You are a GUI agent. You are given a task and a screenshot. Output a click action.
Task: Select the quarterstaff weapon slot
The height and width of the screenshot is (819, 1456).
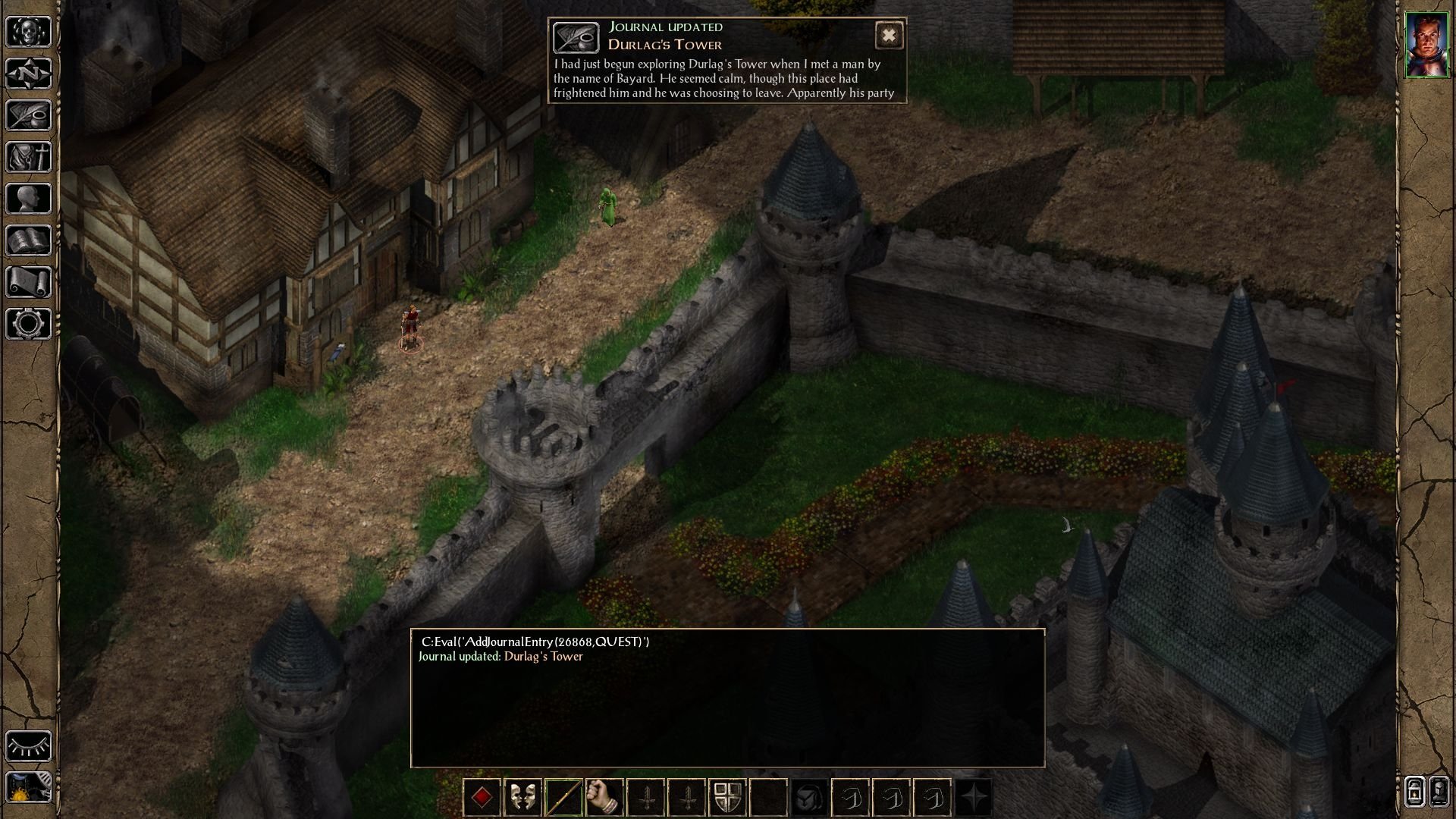pos(564,798)
